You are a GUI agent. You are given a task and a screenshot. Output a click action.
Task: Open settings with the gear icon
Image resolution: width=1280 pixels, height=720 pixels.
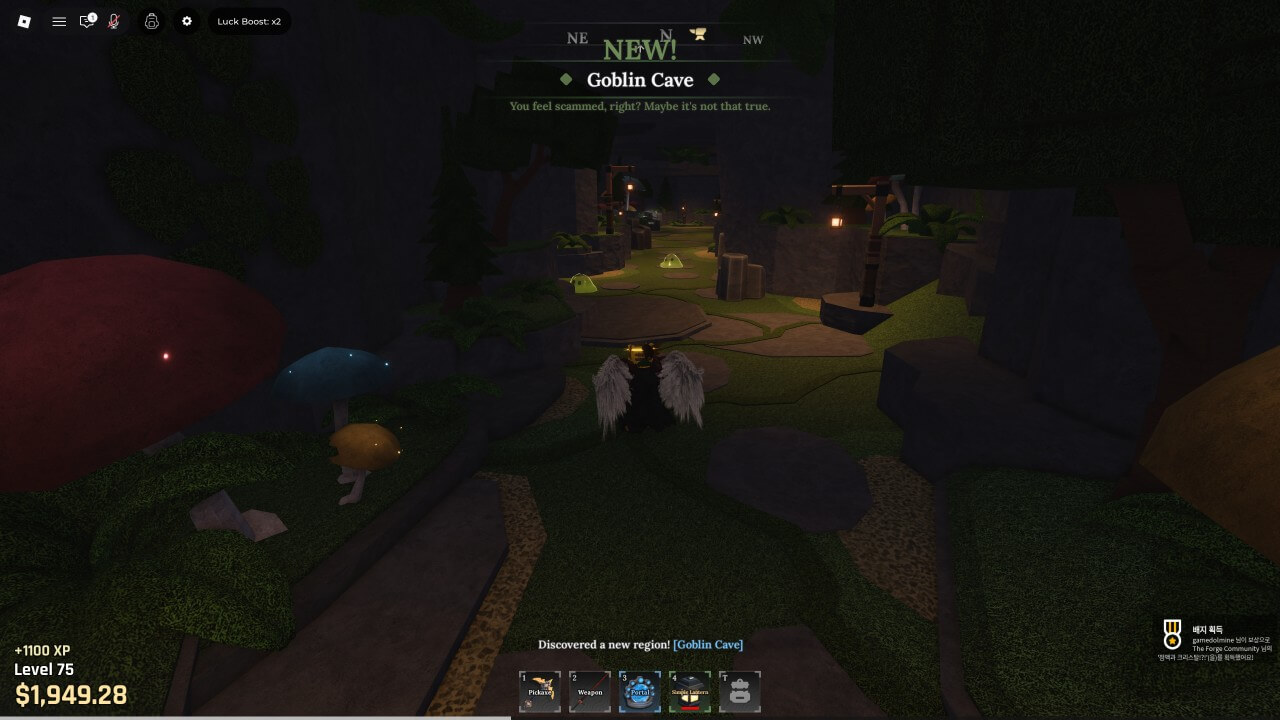click(x=186, y=21)
